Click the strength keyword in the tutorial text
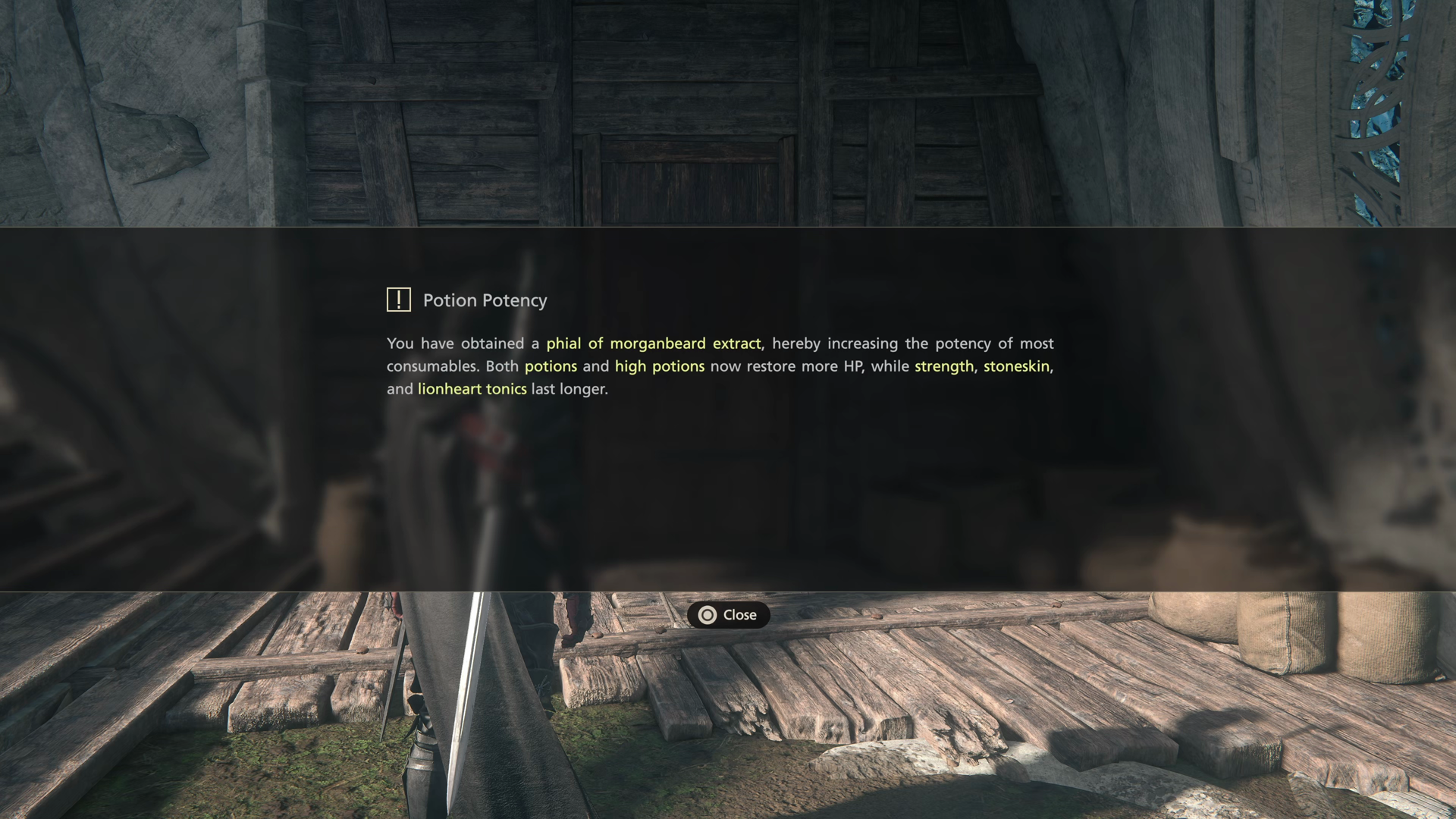Viewport: 1456px width, 819px height. click(943, 366)
